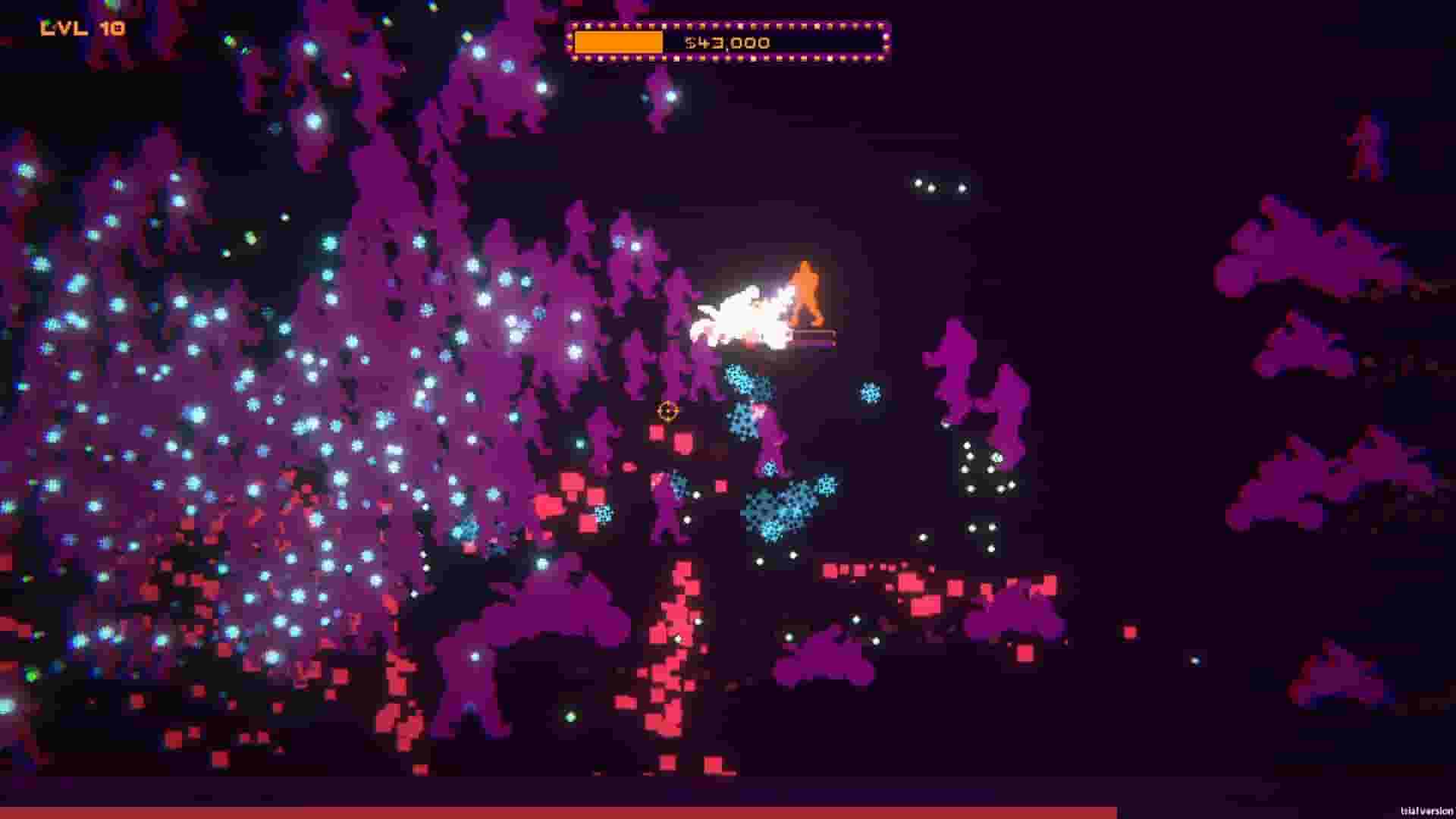Image resolution: width=1456 pixels, height=819 pixels.
Task: Click the orange progress fill in the money bar
Action: [x=618, y=42]
